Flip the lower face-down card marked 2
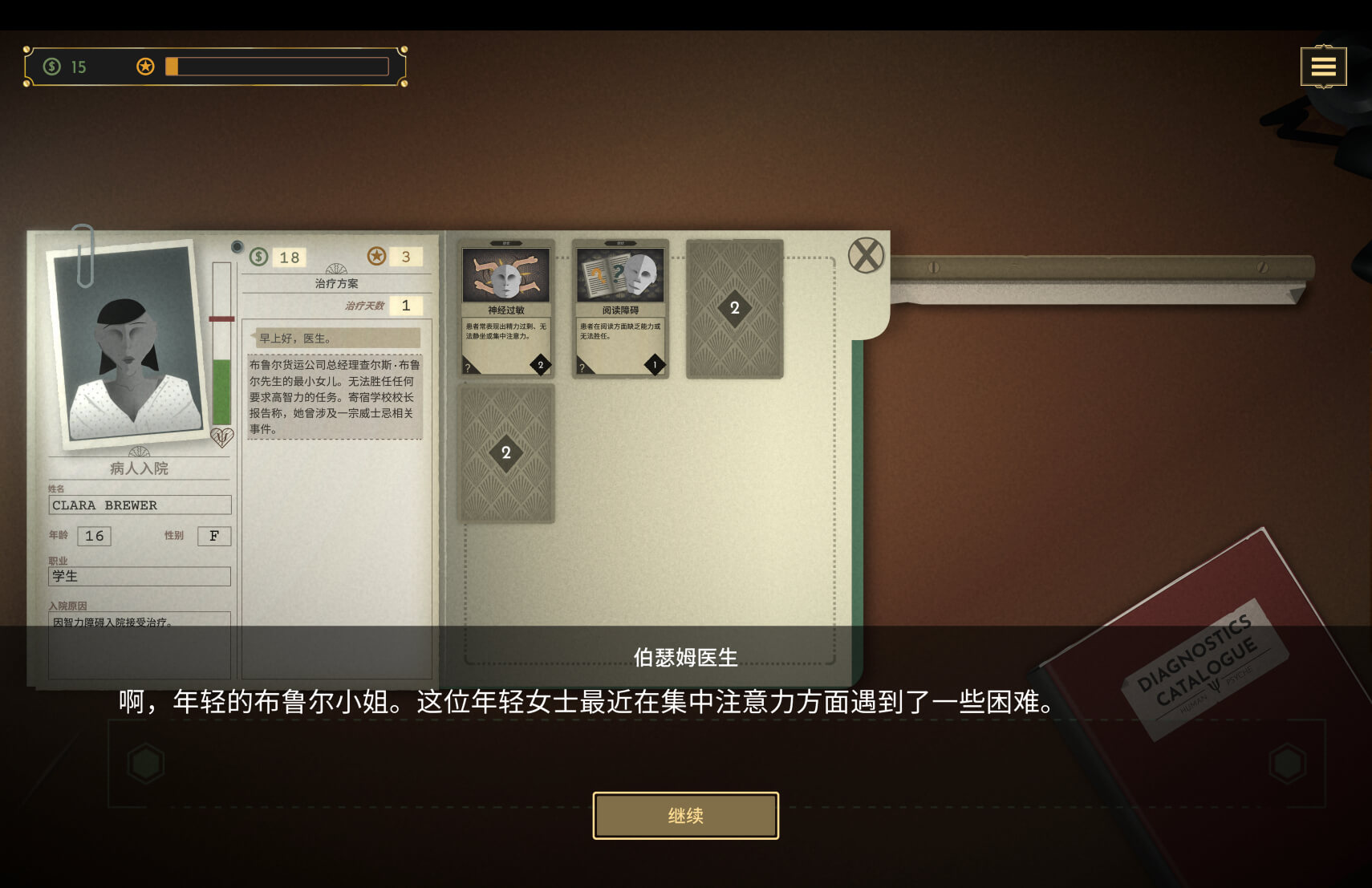1372x888 pixels. pyautogui.click(x=505, y=453)
